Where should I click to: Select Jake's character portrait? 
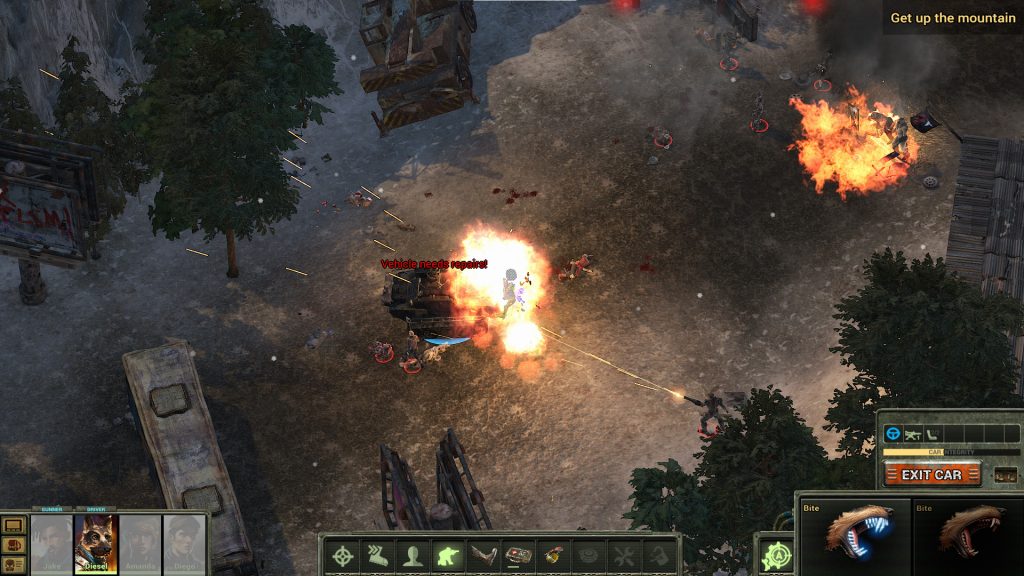click(x=51, y=544)
